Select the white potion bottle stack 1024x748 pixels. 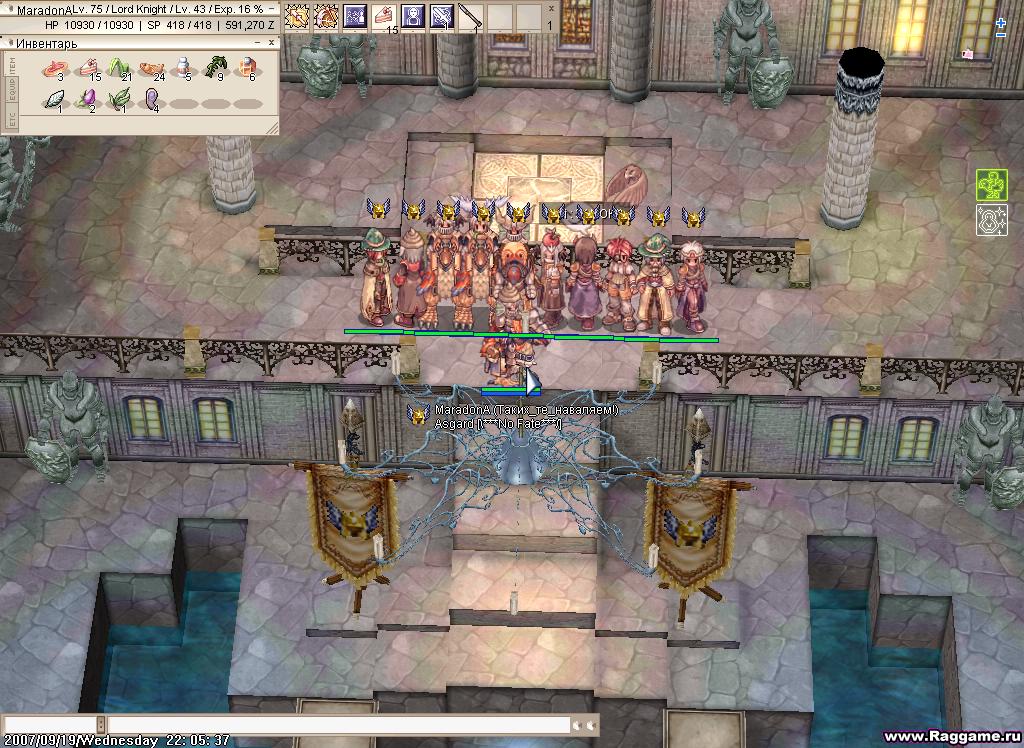tap(183, 68)
